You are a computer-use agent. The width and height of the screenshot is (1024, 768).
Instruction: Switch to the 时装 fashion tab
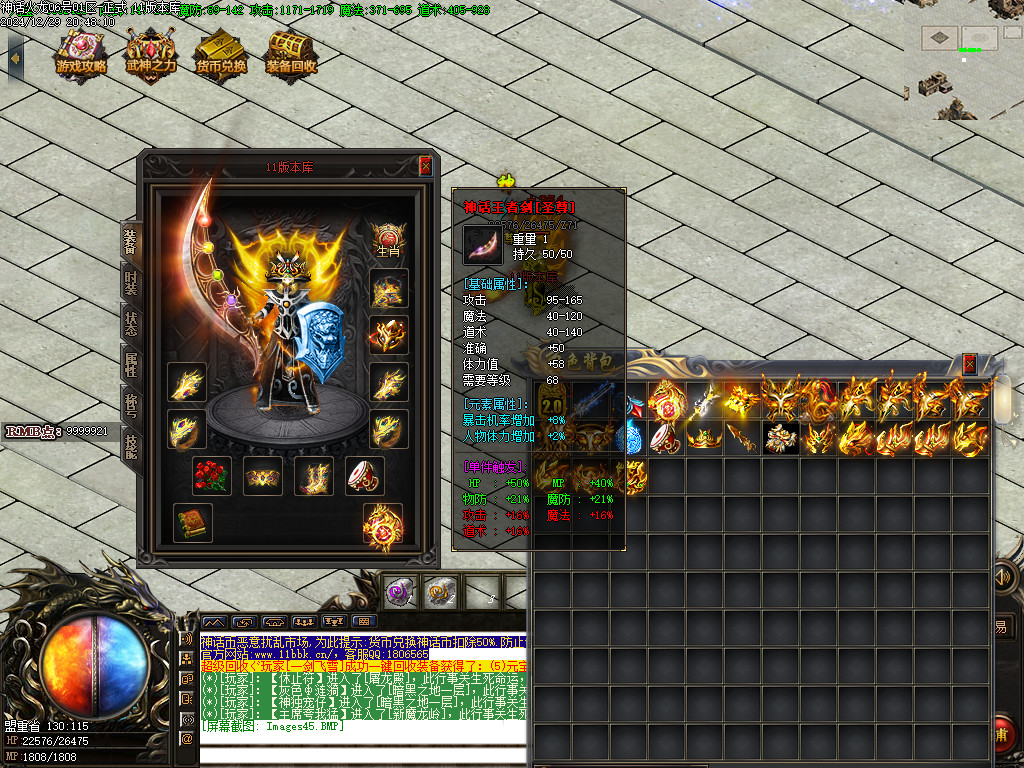131,282
